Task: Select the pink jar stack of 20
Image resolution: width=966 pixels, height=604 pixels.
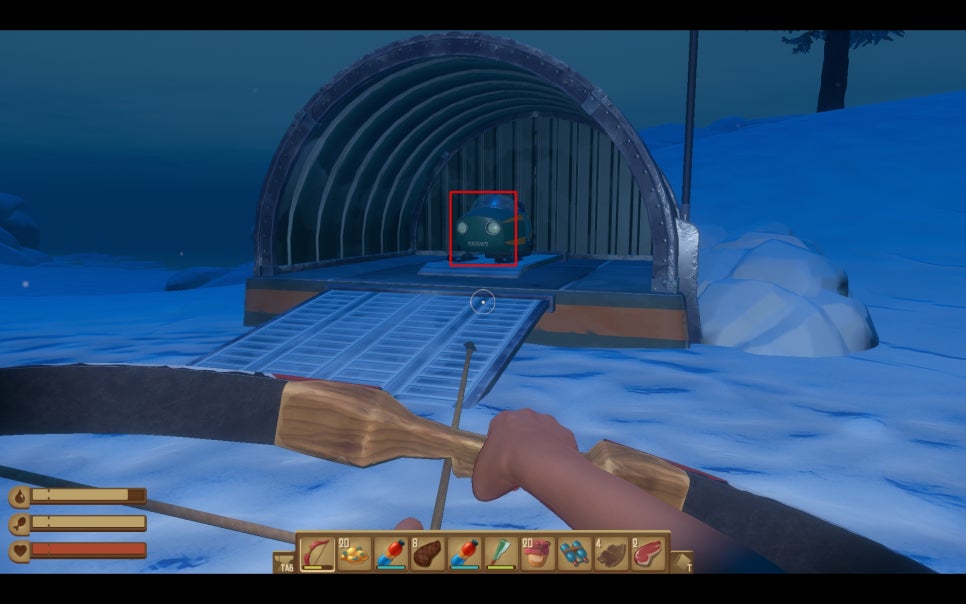Action: pyautogui.click(x=538, y=552)
